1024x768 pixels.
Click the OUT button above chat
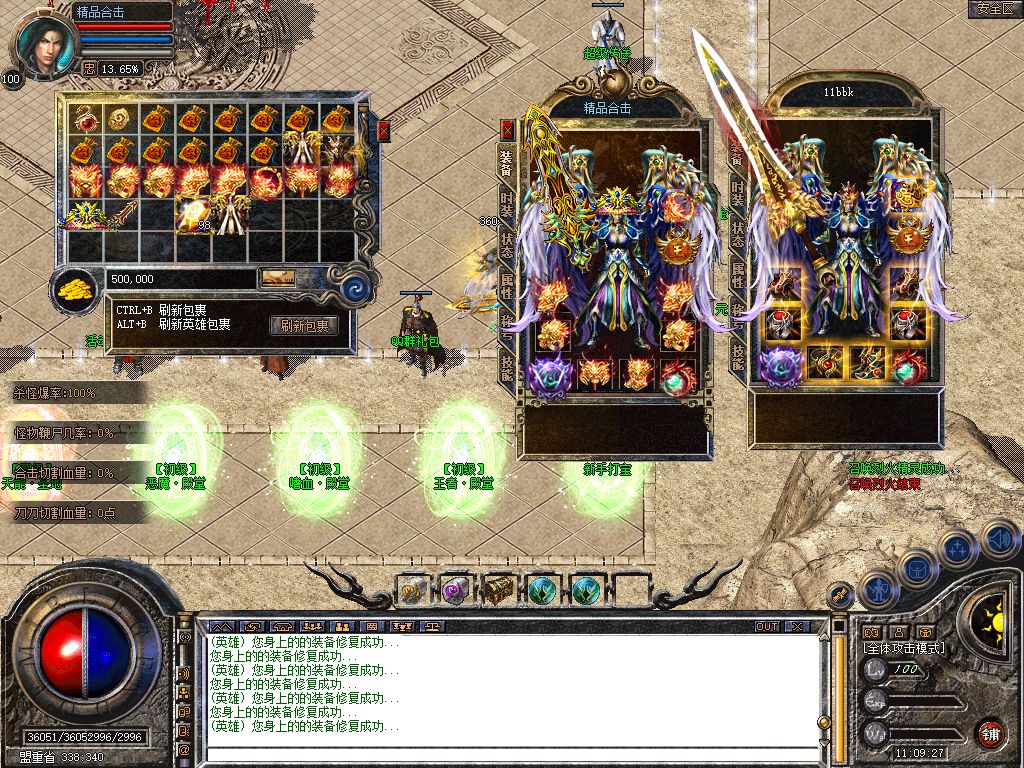(767, 626)
